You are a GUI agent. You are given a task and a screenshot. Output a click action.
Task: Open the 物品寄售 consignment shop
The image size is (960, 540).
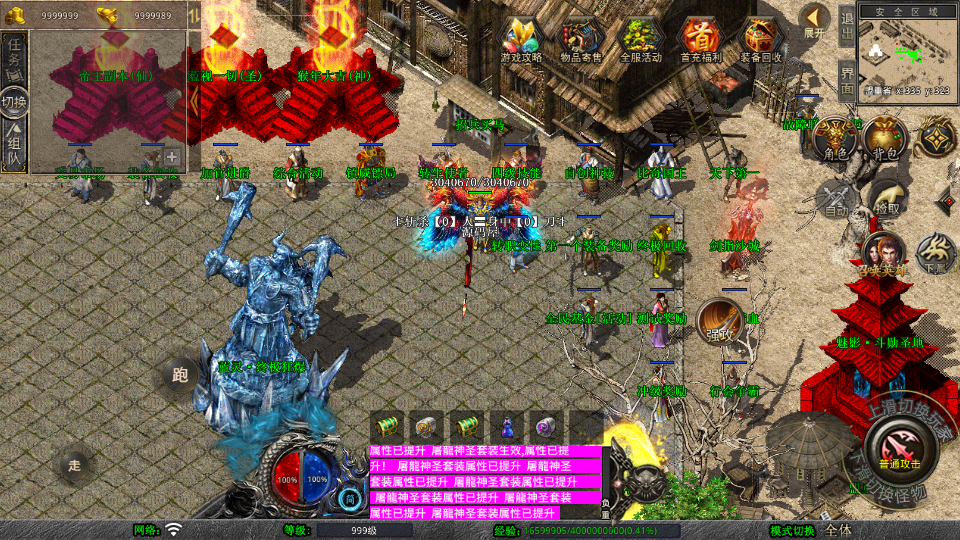point(581,39)
